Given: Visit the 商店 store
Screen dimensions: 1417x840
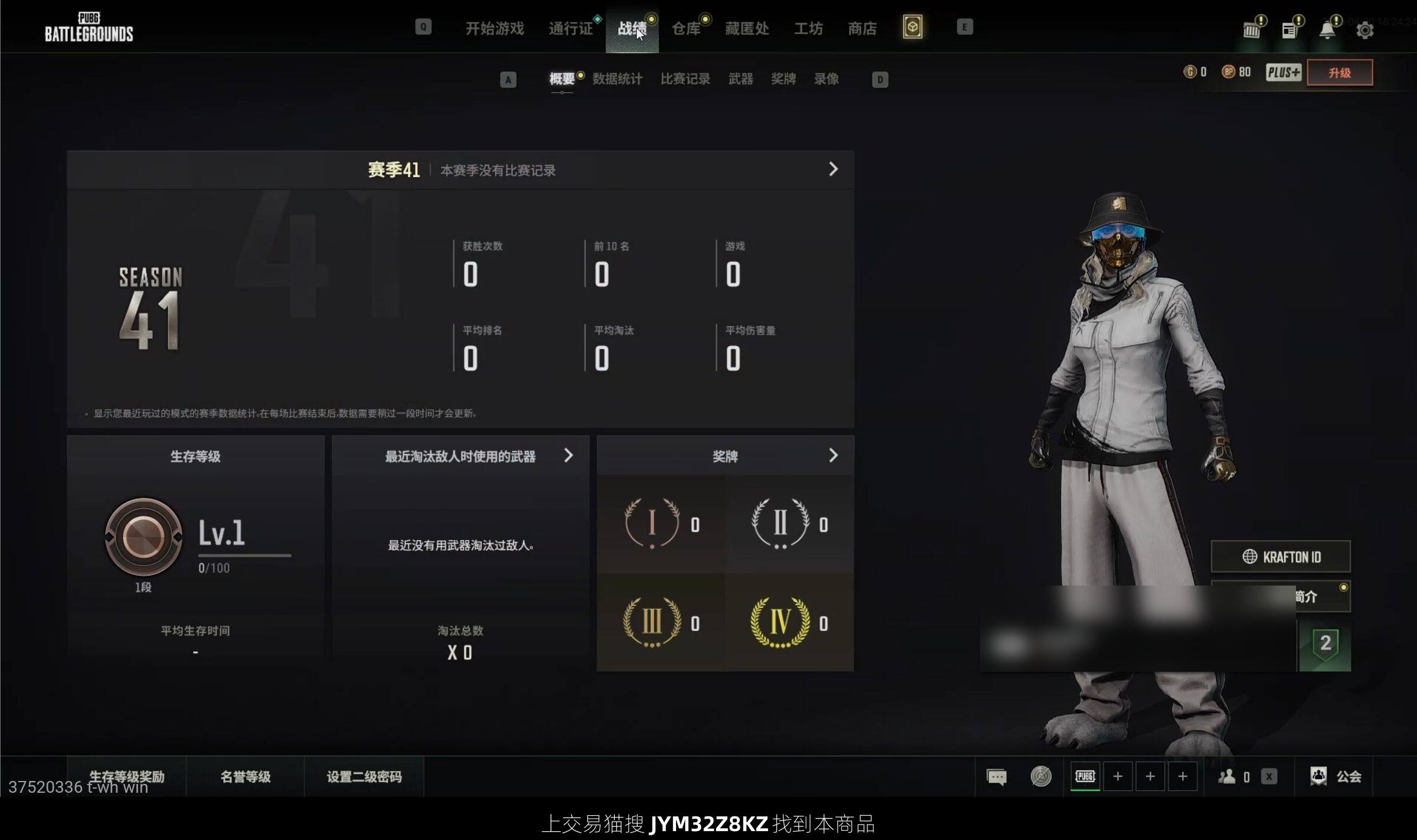Looking at the screenshot, I should point(862,28).
